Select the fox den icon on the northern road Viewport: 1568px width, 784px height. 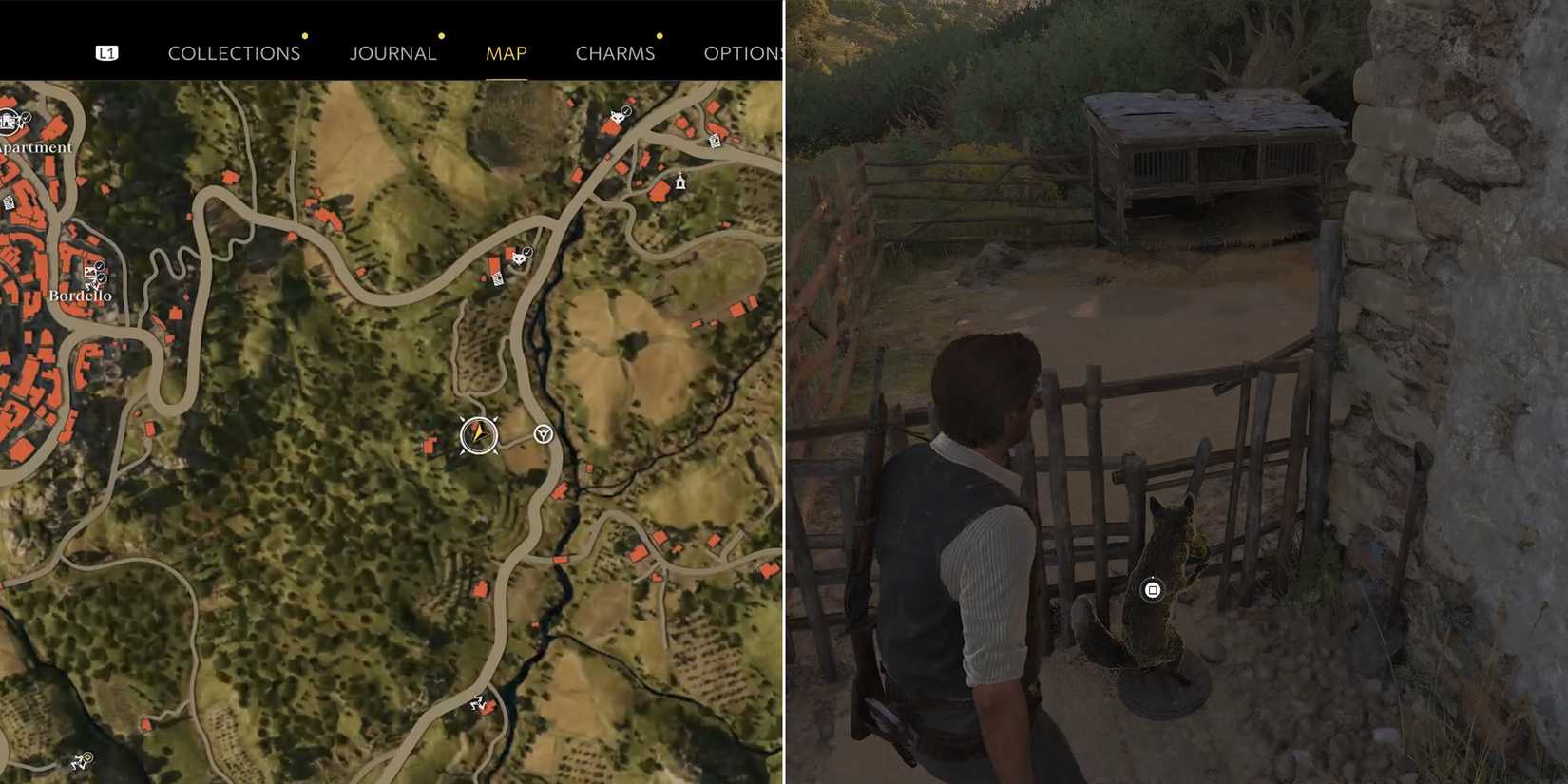[x=618, y=117]
